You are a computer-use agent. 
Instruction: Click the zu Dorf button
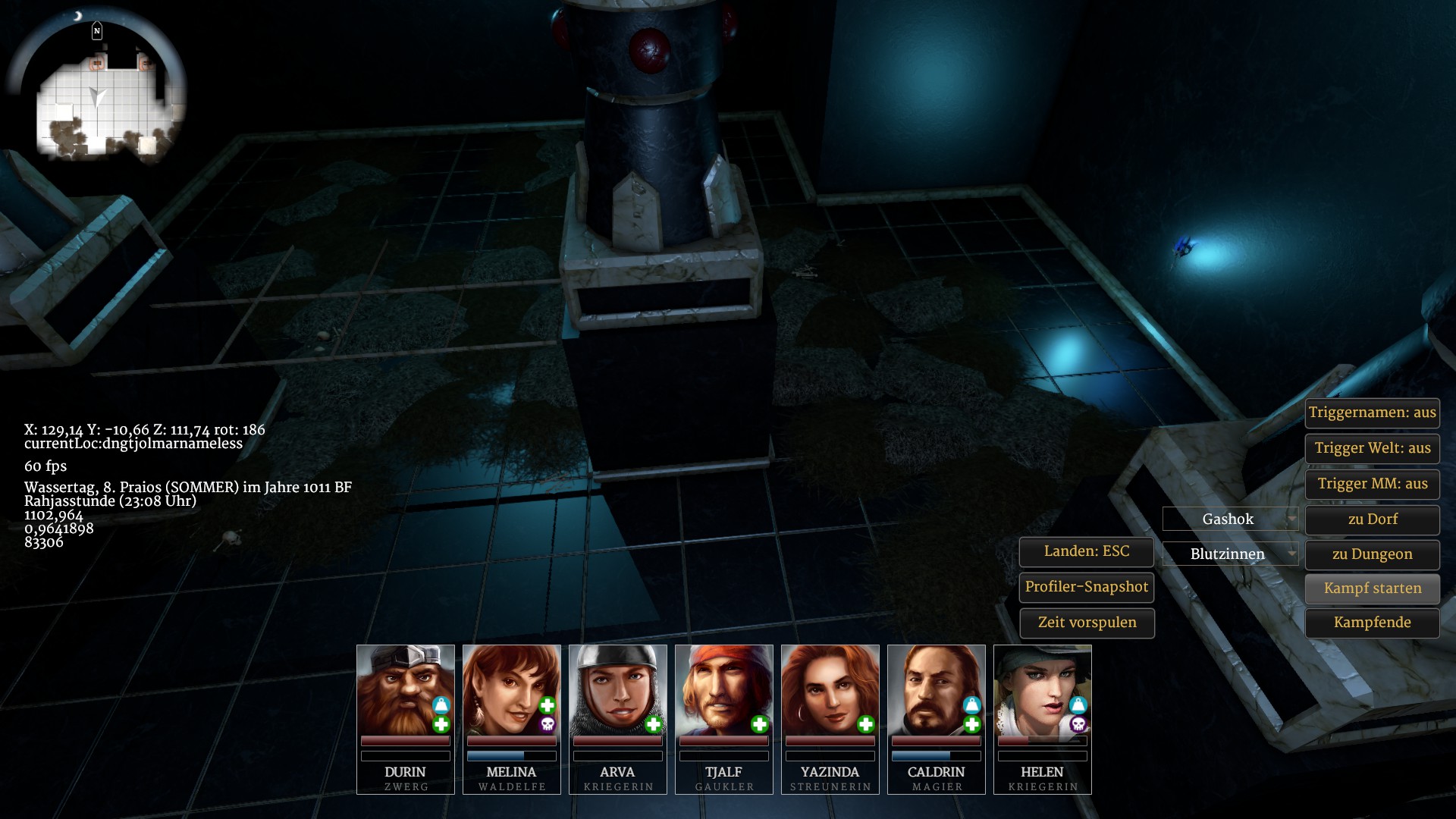tap(1372, 519)
